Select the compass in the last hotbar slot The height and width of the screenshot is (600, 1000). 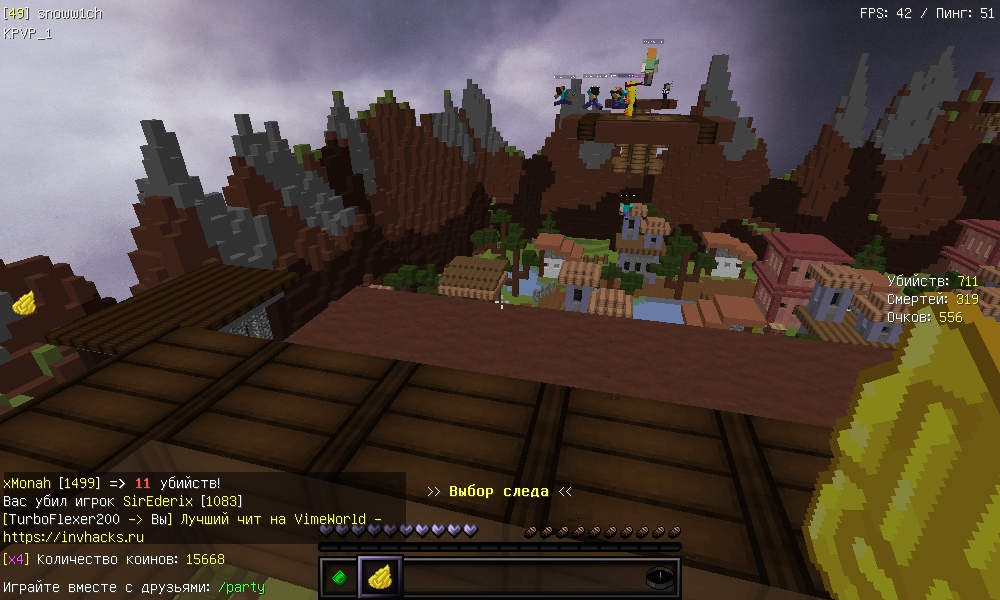click(x=660, y=577)
